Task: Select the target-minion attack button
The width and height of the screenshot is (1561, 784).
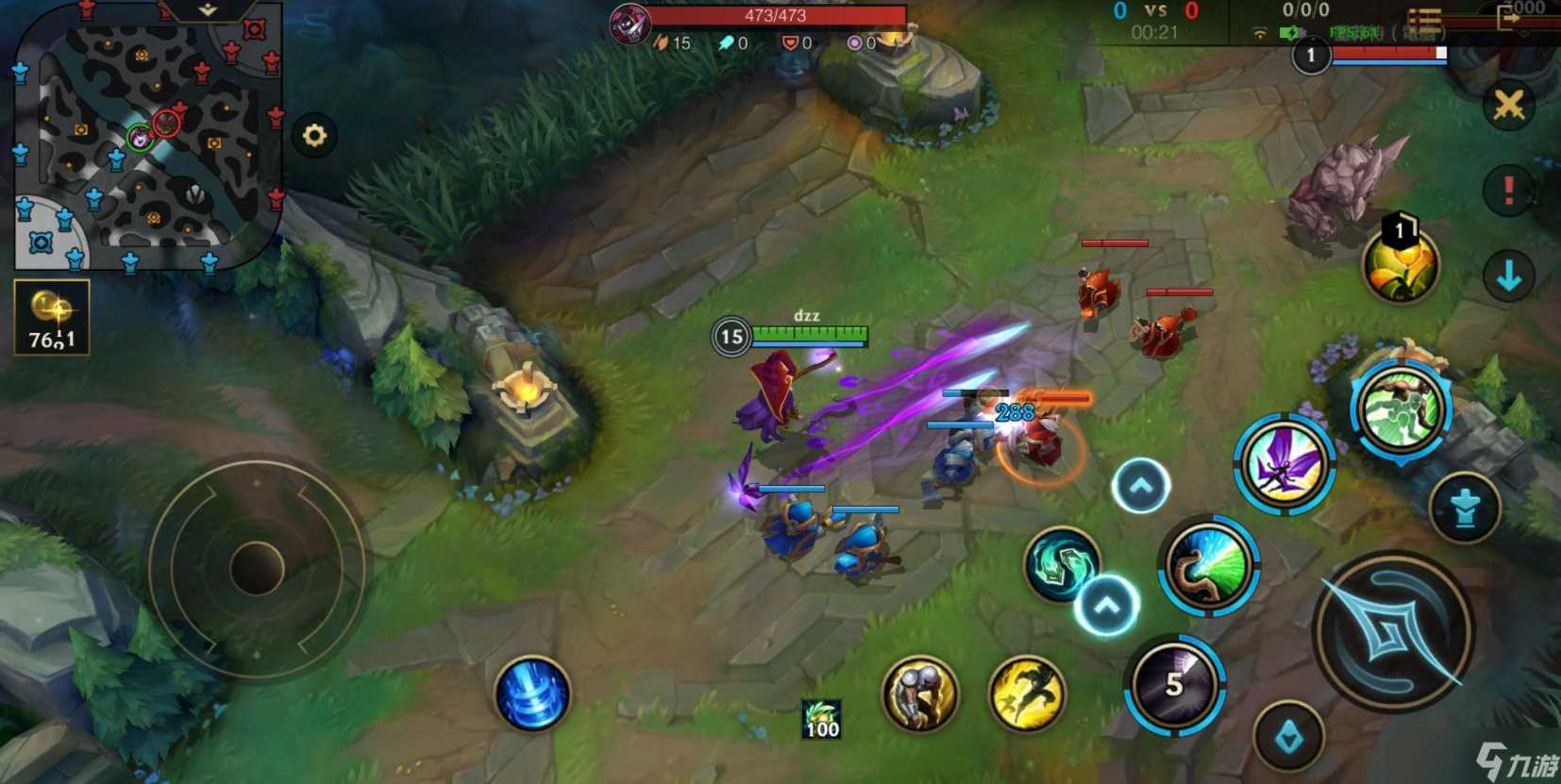Action: tap(1289, 738)
